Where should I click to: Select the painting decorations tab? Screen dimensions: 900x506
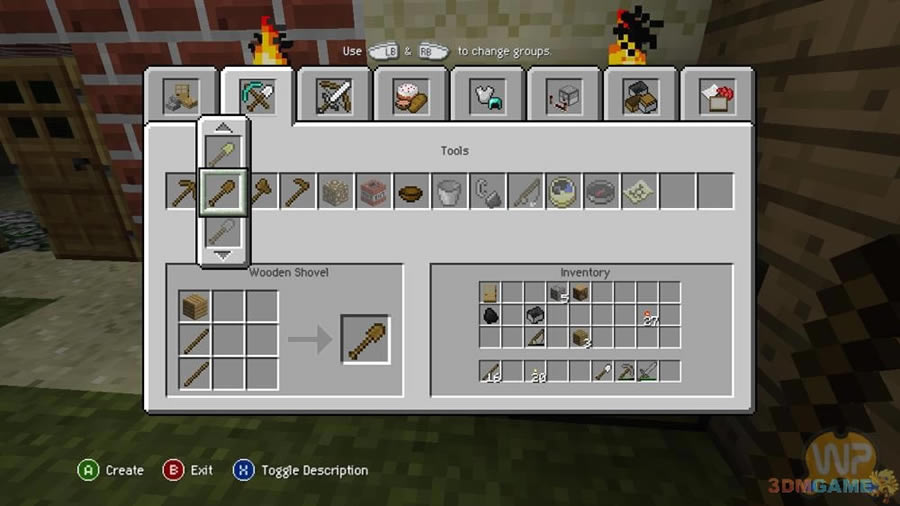tap(716, 96)
